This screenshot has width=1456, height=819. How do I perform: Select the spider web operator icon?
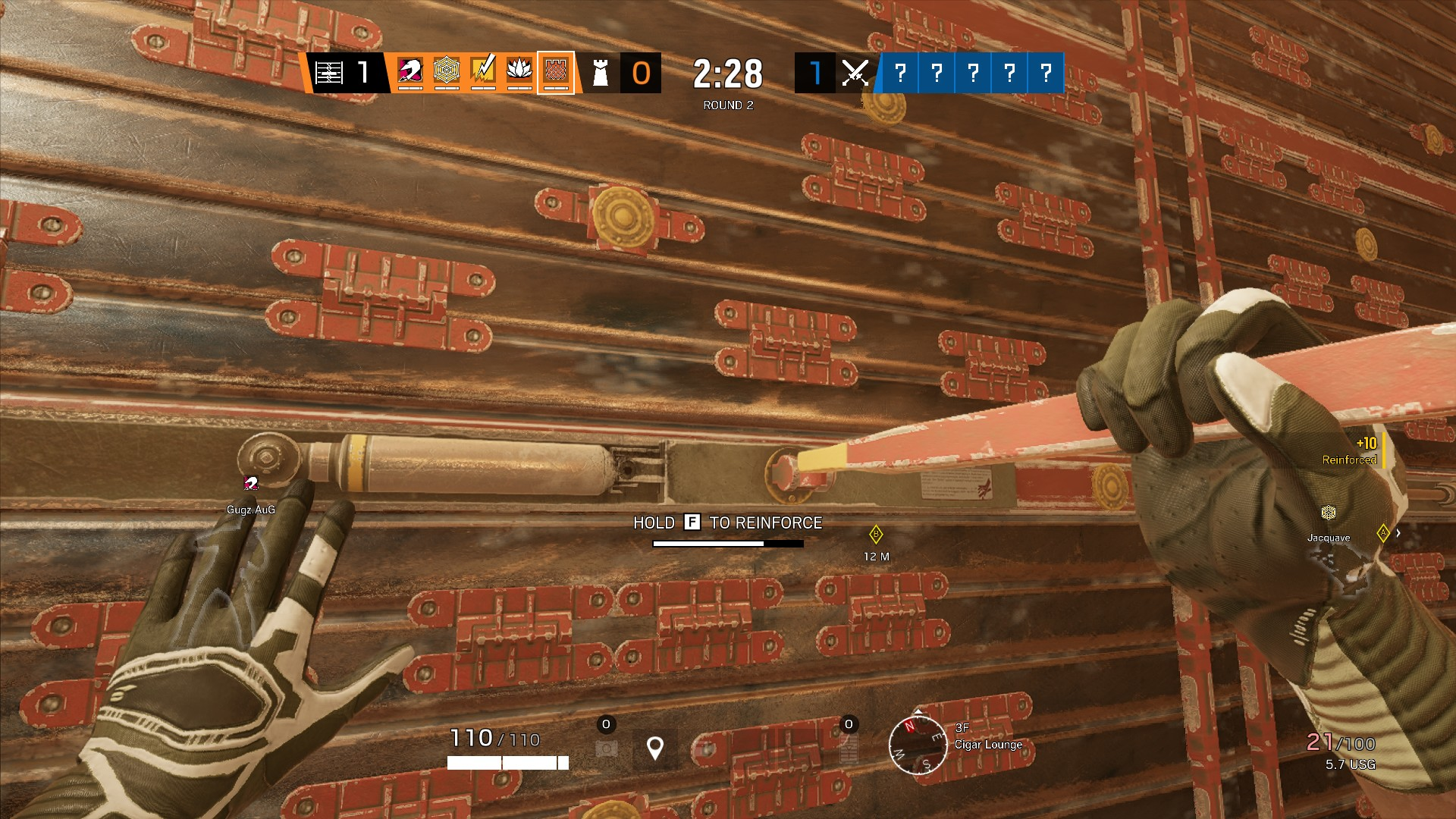[447, 72]
